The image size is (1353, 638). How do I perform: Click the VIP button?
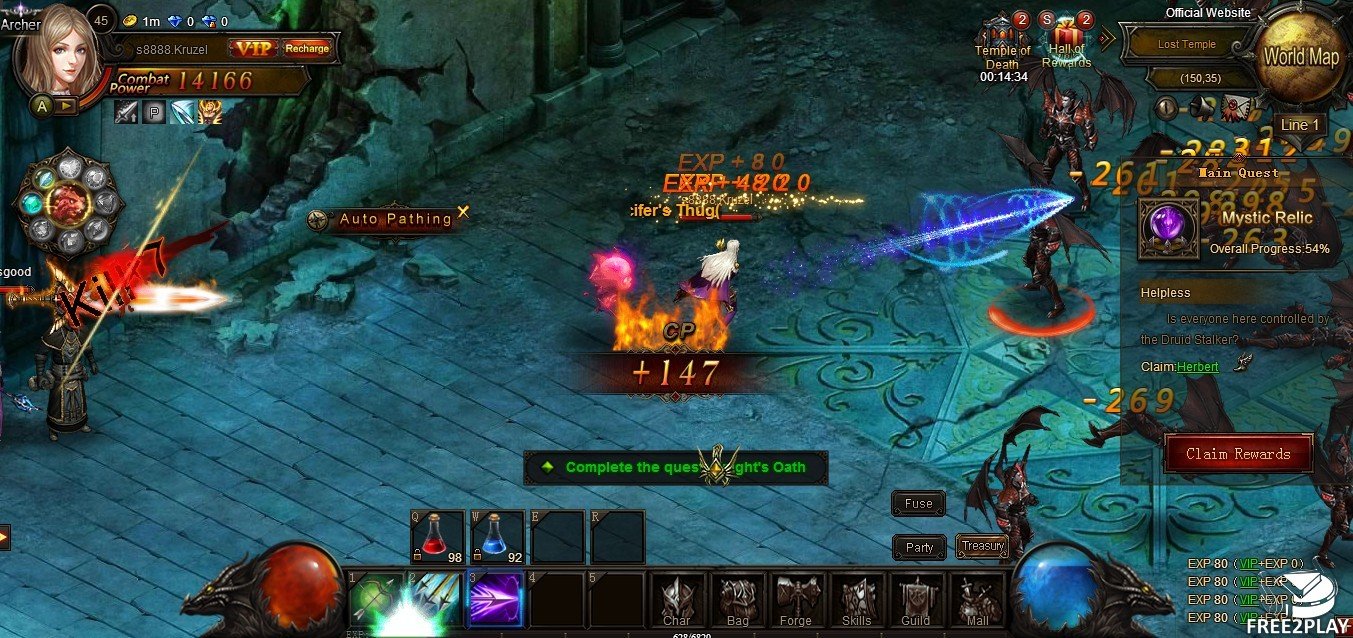252,48
